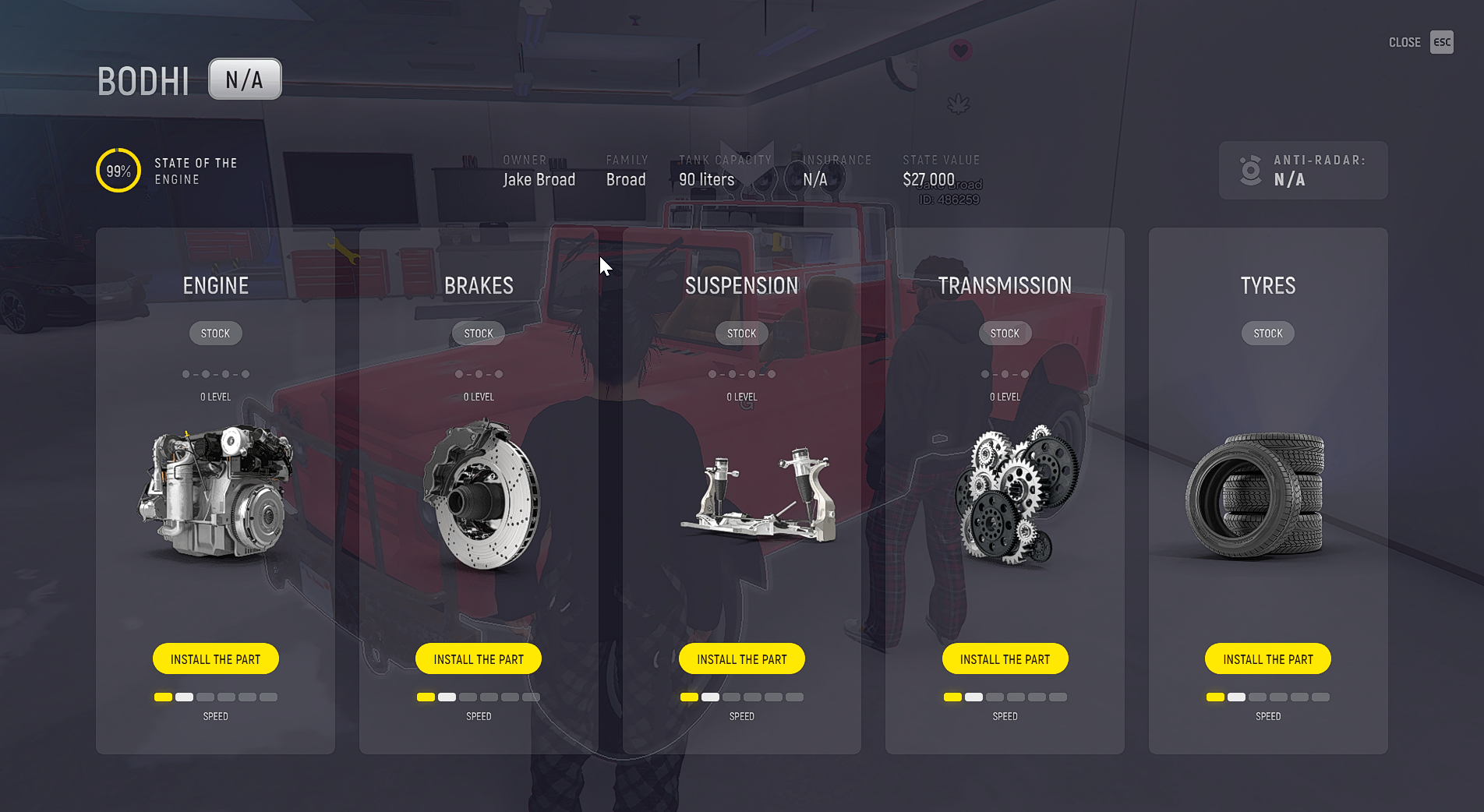
Task: Install the Tyres part
Action: (1267, 658)
